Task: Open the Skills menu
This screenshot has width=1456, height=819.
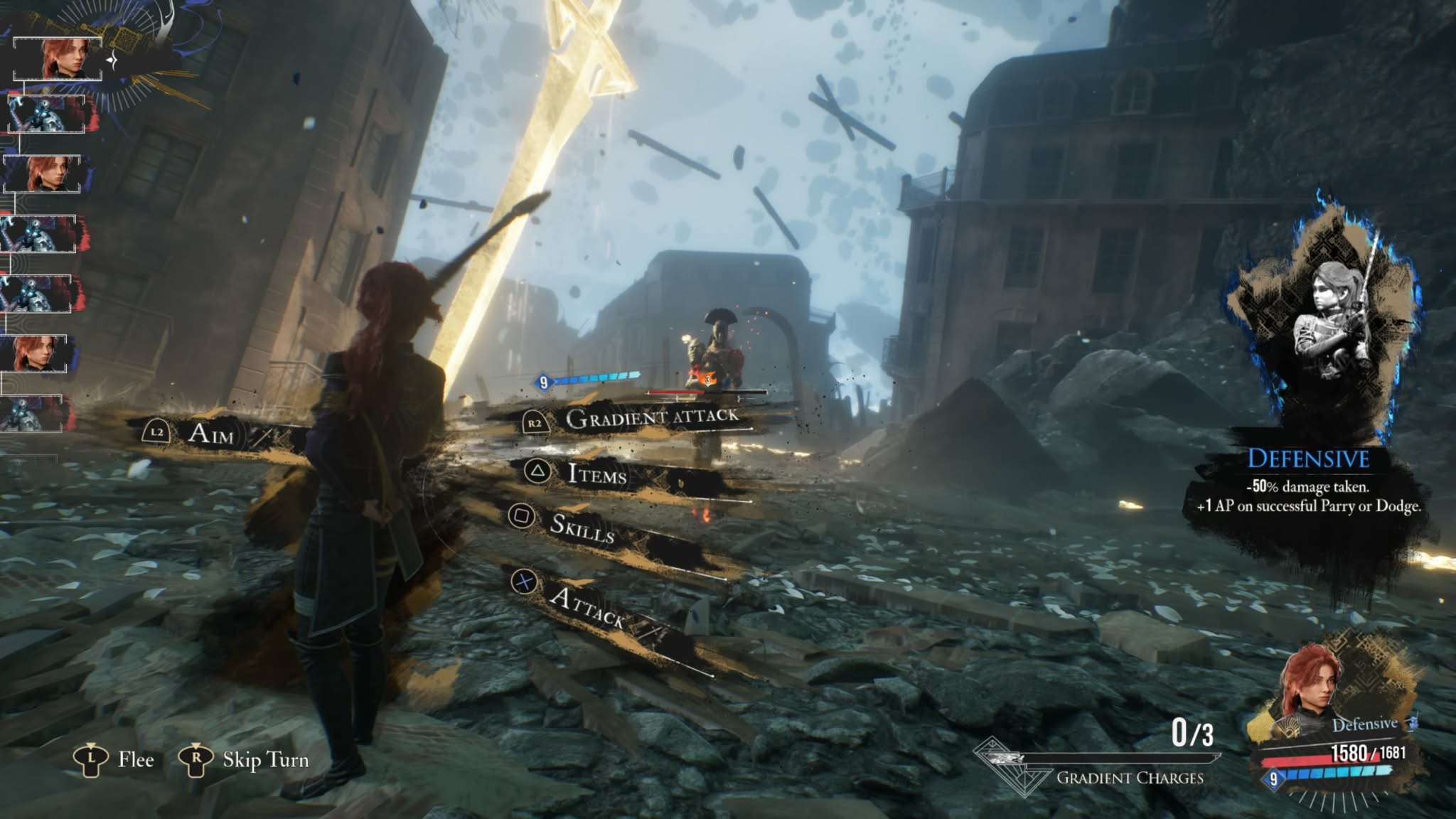Action: (x=582, y=527)
